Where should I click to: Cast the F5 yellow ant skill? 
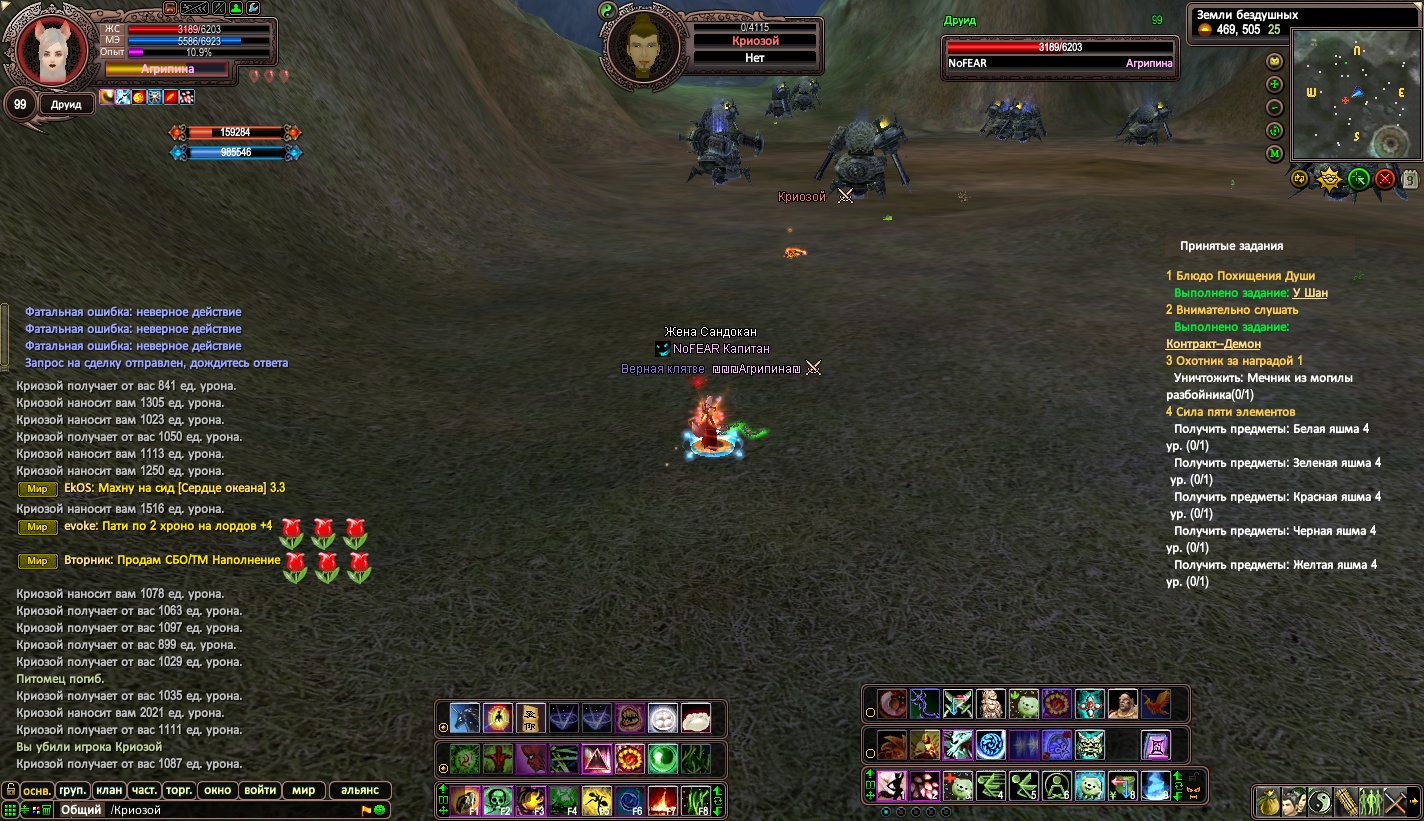pyautogui.click(x=597, y=801)
